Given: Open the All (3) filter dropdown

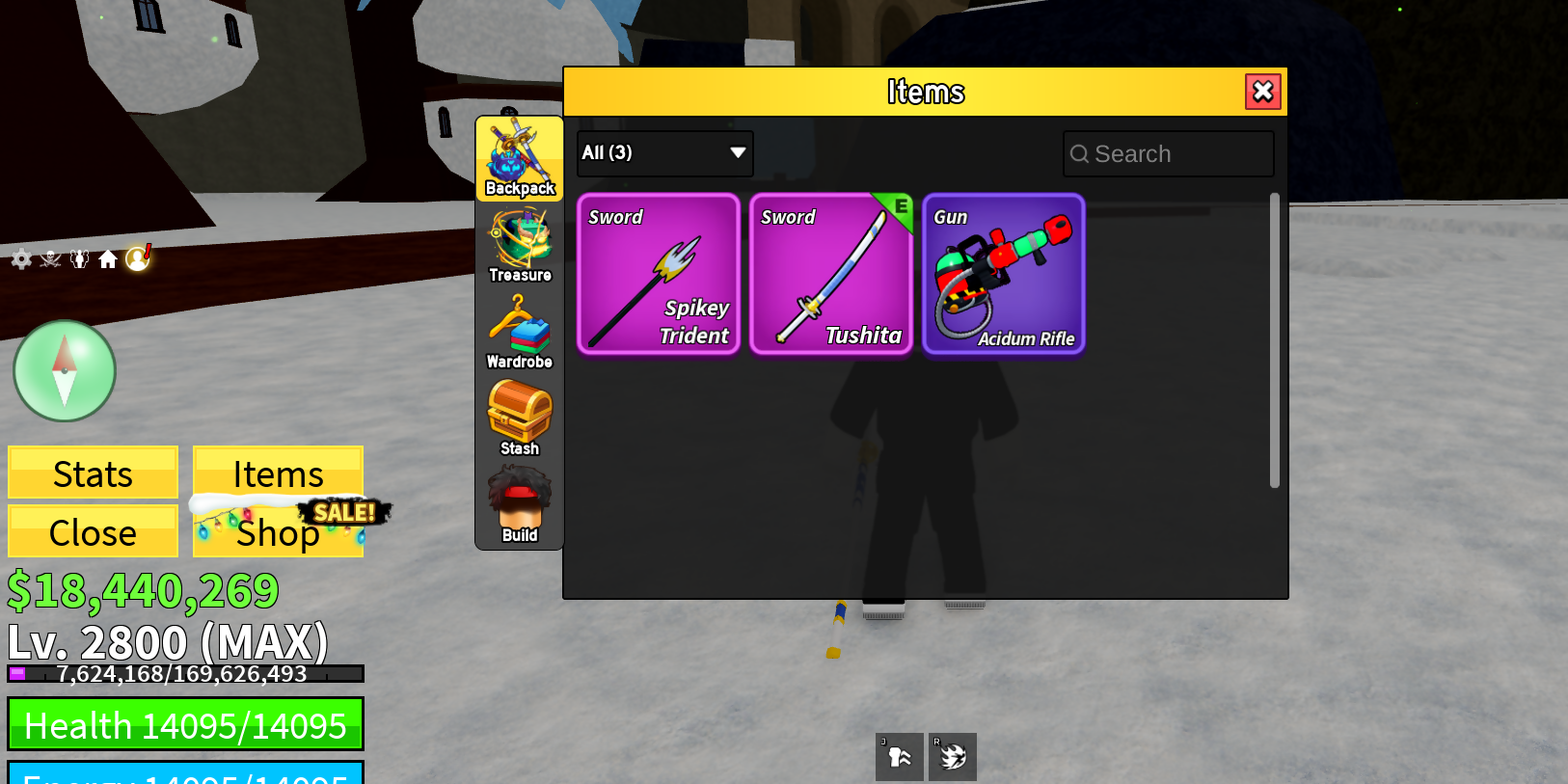Looking at the screenshot, I should pos(664,153).
